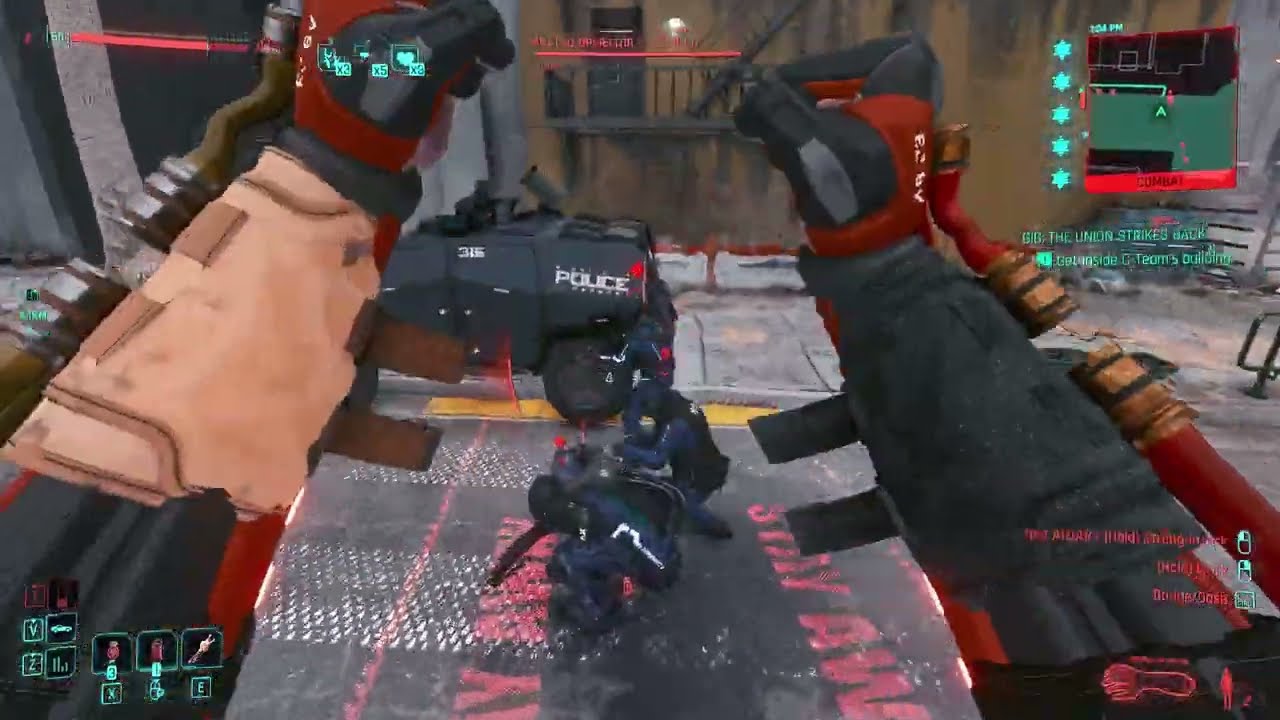
Task: Expand the Dodge/Oasis keybind entry
Action: click(1191, 596)
